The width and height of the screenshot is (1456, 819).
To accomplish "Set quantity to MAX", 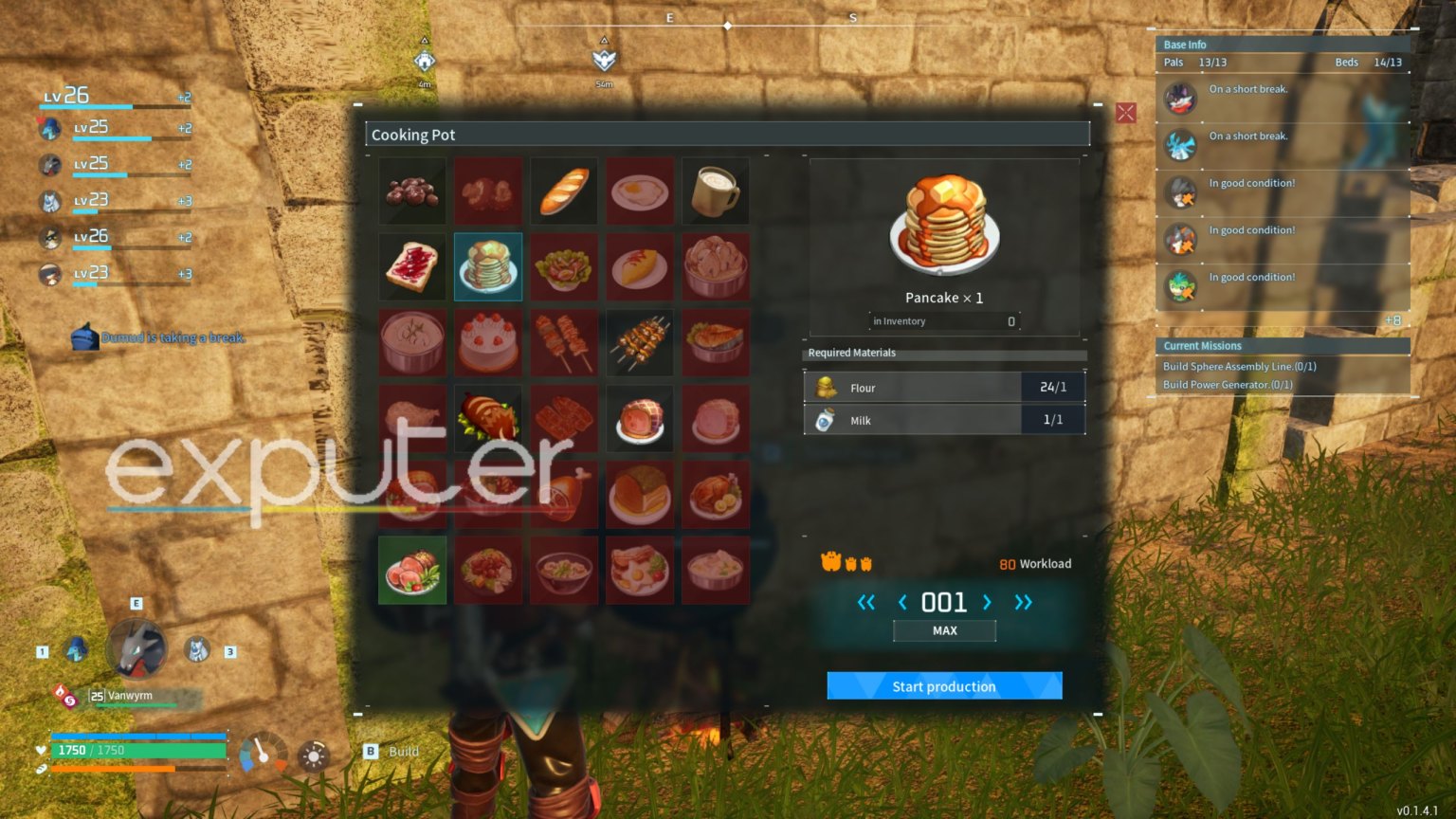I will [944, 630].
